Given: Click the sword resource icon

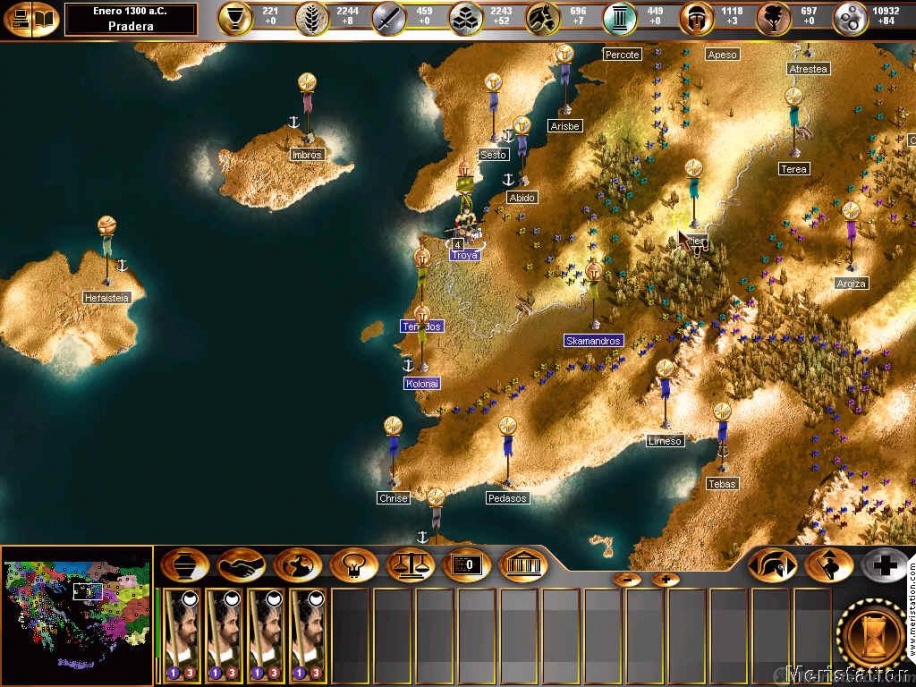Looking at the screenshot, I should tap(389, 19).
